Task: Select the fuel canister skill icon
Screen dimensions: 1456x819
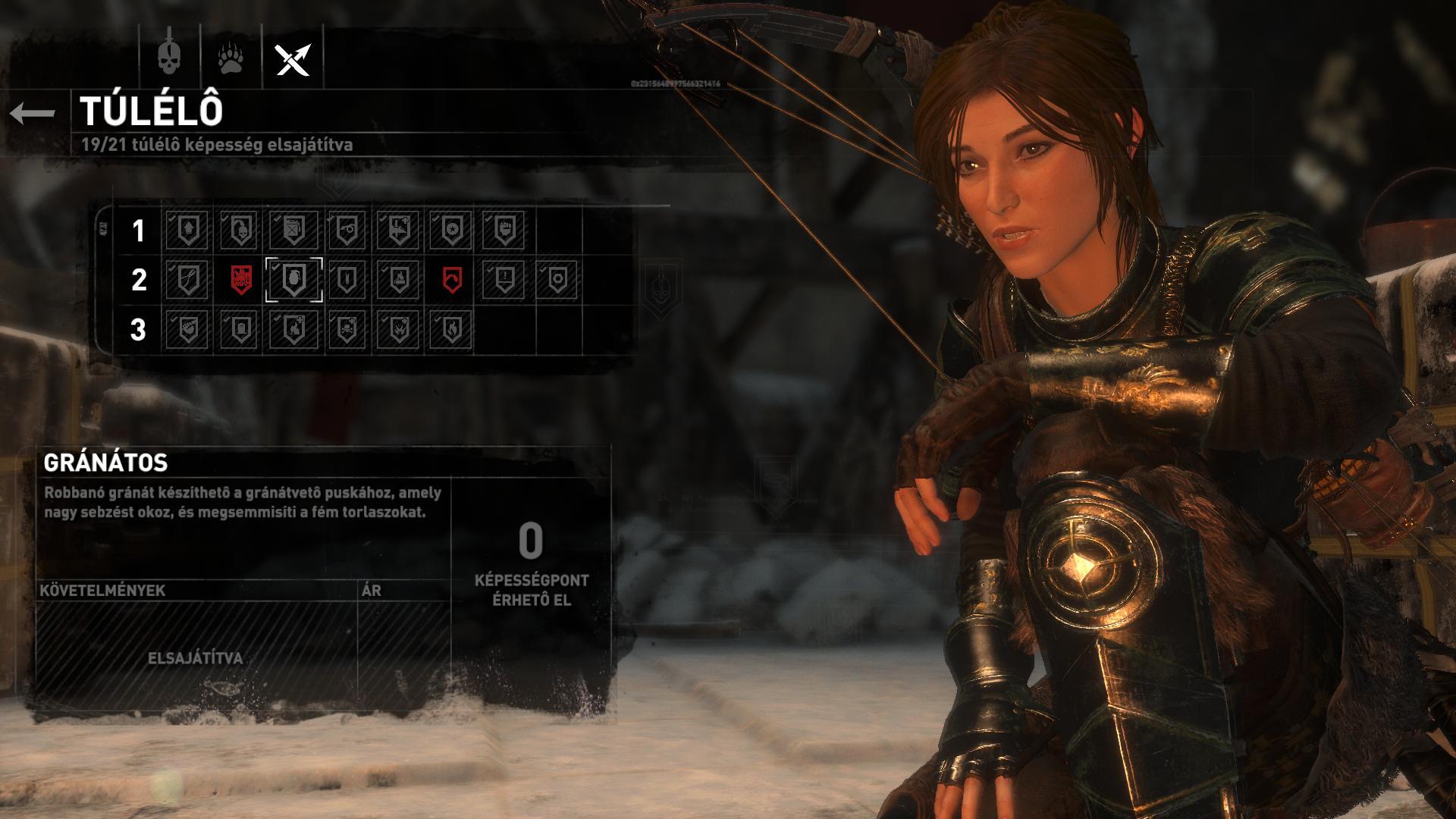Action: click(x=293, y=230)
